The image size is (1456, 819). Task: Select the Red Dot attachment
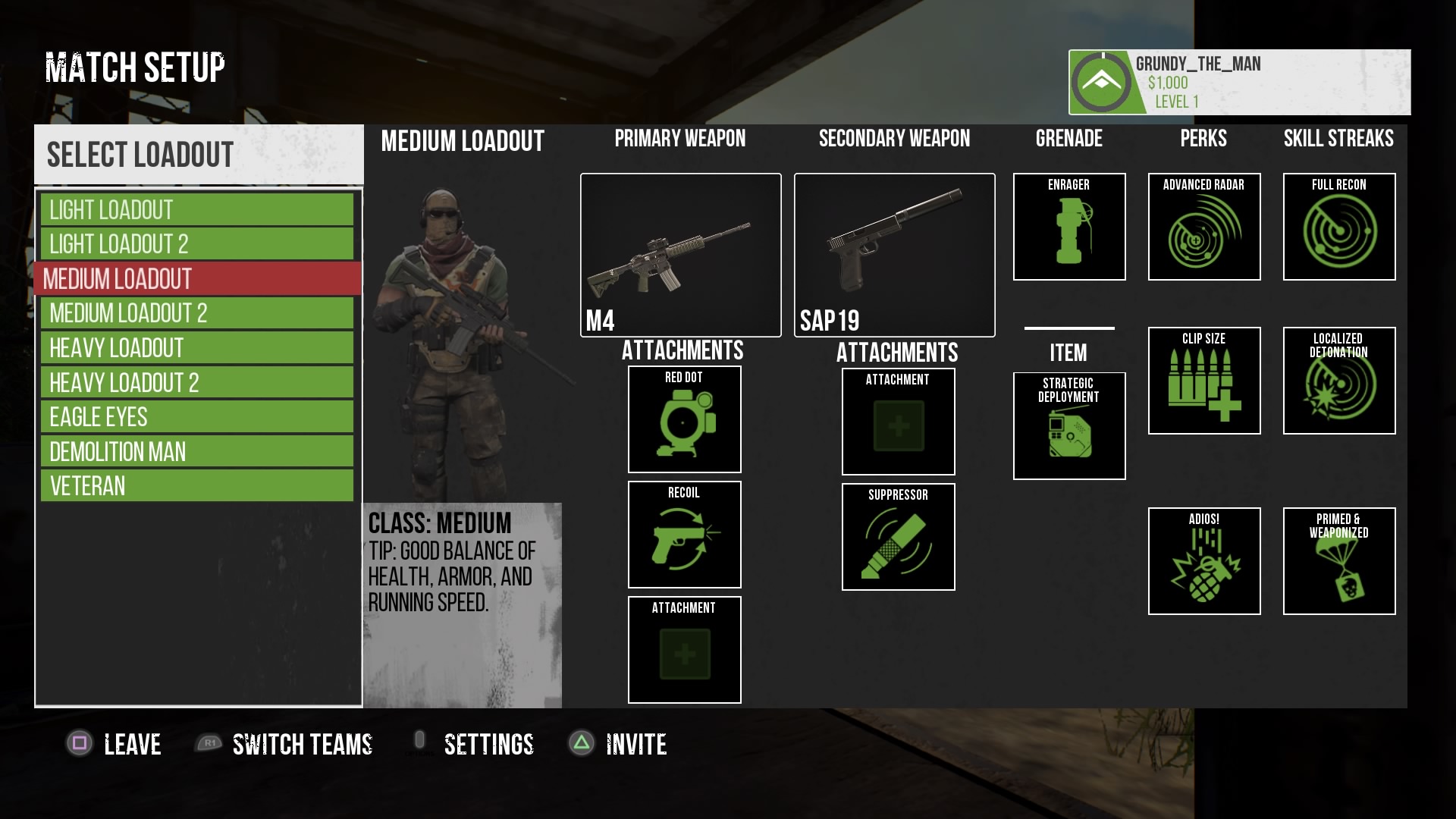pos(684,419)
